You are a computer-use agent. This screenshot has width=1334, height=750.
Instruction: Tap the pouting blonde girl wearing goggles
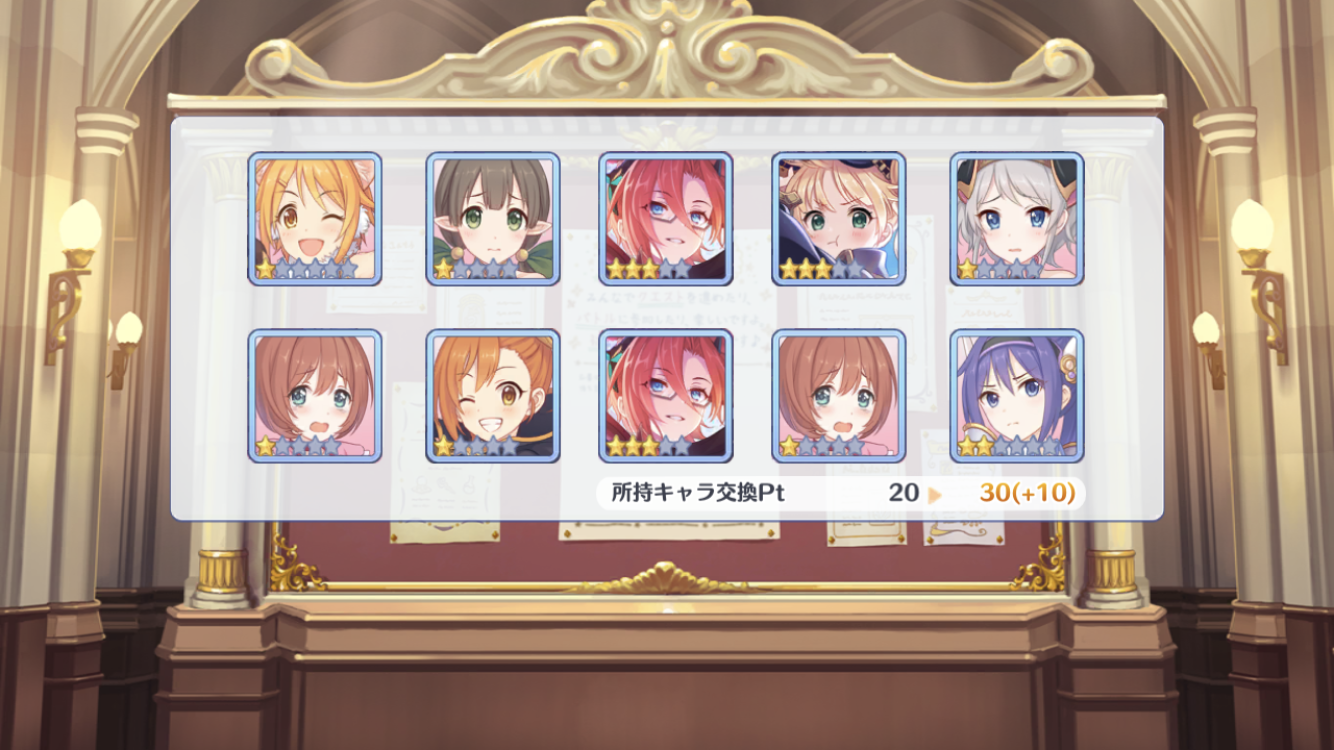pyautogui.click(x=838, y=219)
